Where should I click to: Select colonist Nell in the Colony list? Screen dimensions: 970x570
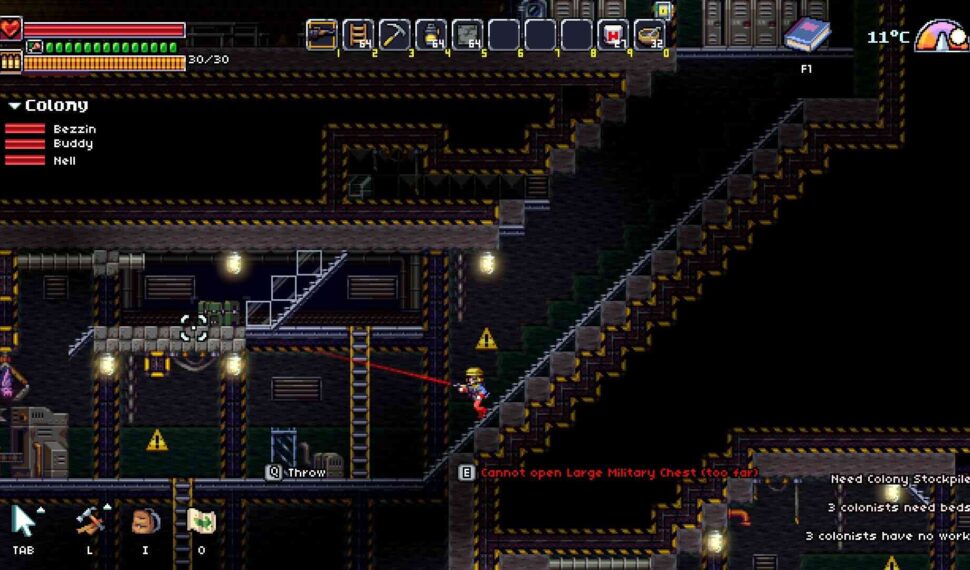coord(65,160)
